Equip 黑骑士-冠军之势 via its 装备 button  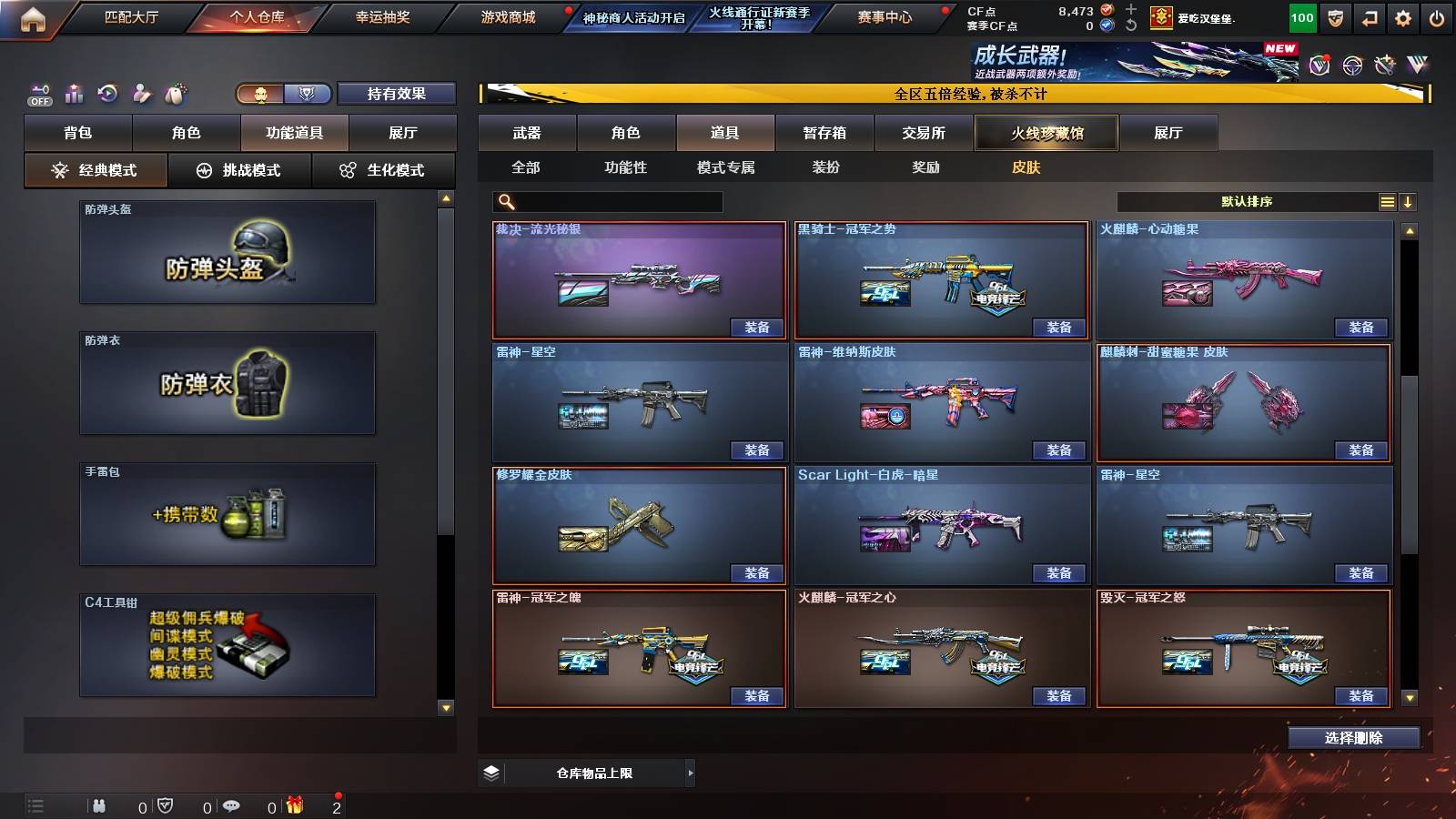(1059, 328)
